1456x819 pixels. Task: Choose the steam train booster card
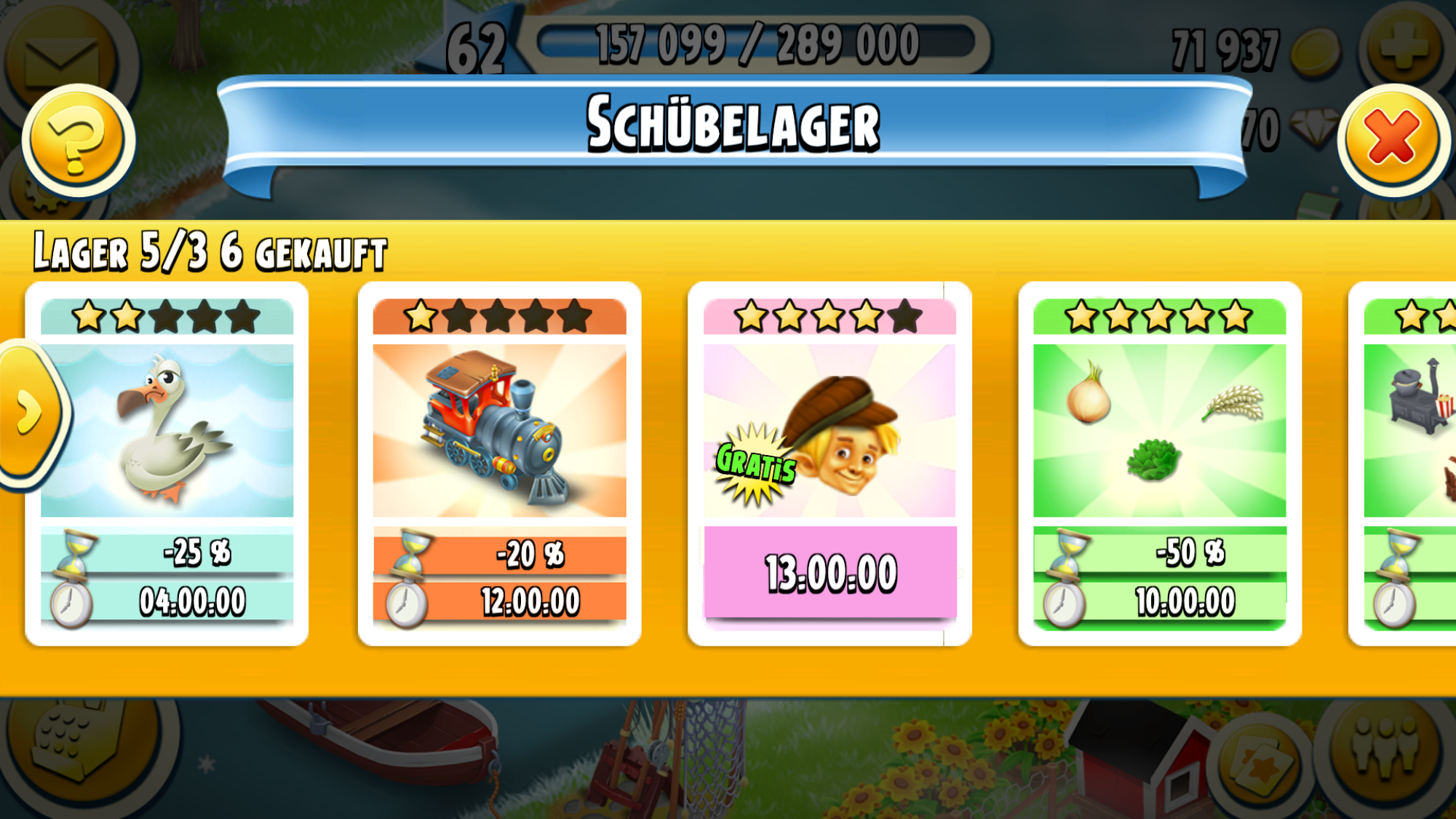499,463
